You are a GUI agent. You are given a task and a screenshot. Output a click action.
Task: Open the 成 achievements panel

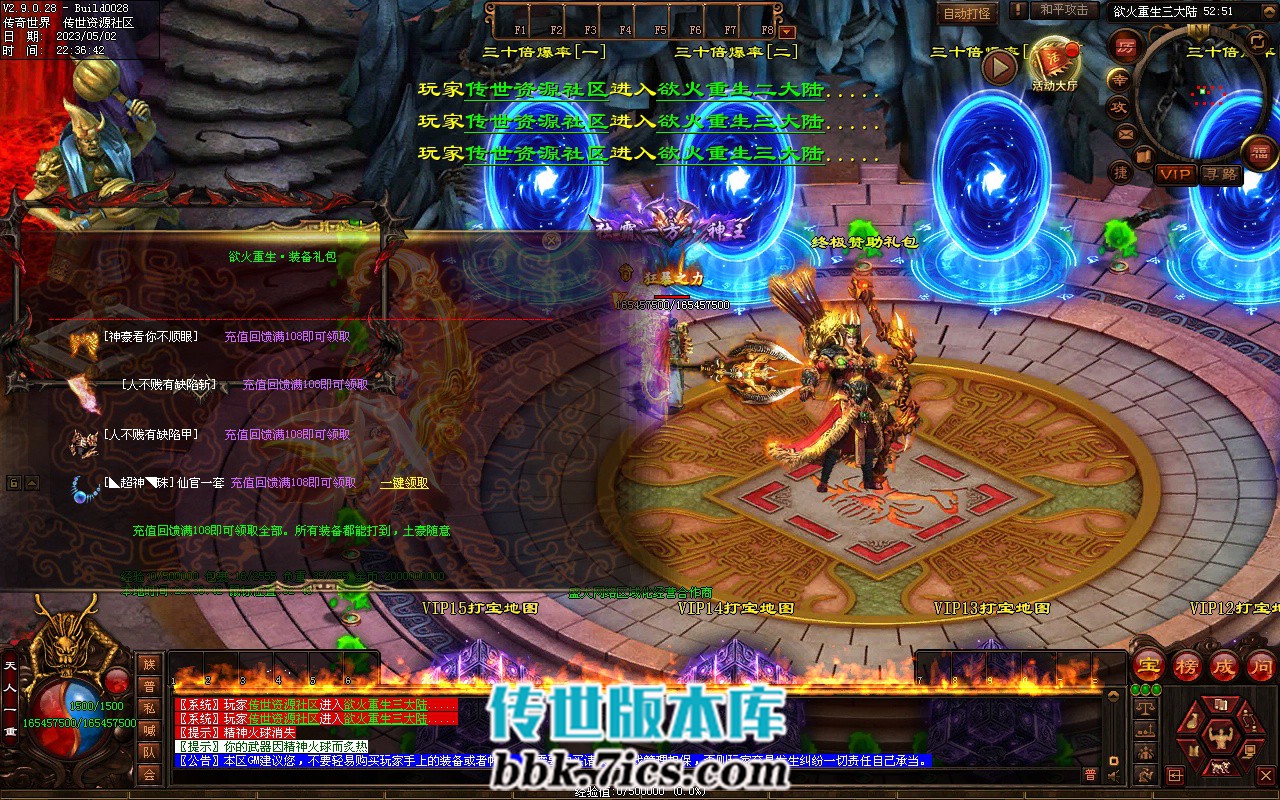1224,666
